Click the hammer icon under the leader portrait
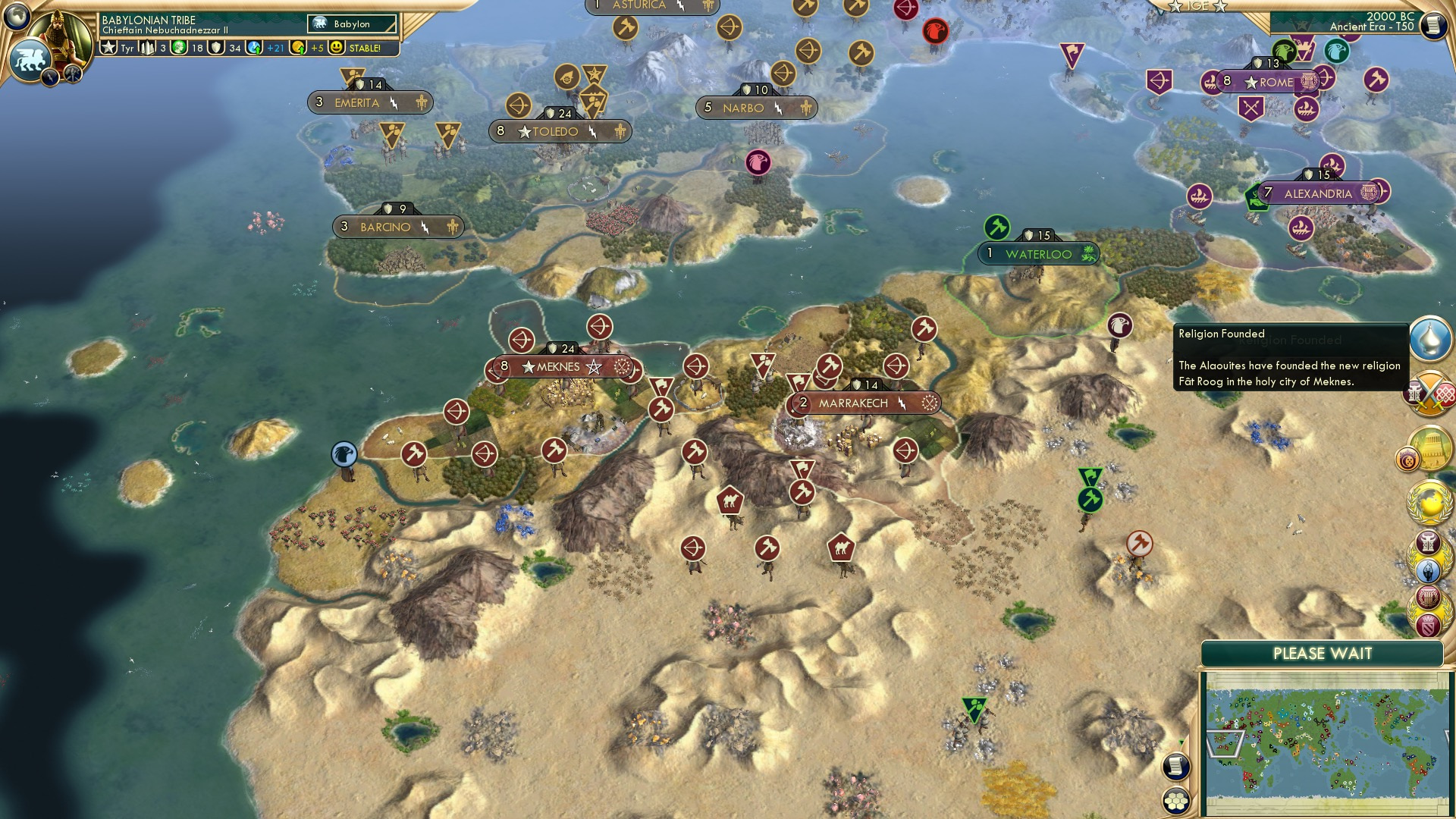This screenshot has width=1456, height=819. [73, 74]
